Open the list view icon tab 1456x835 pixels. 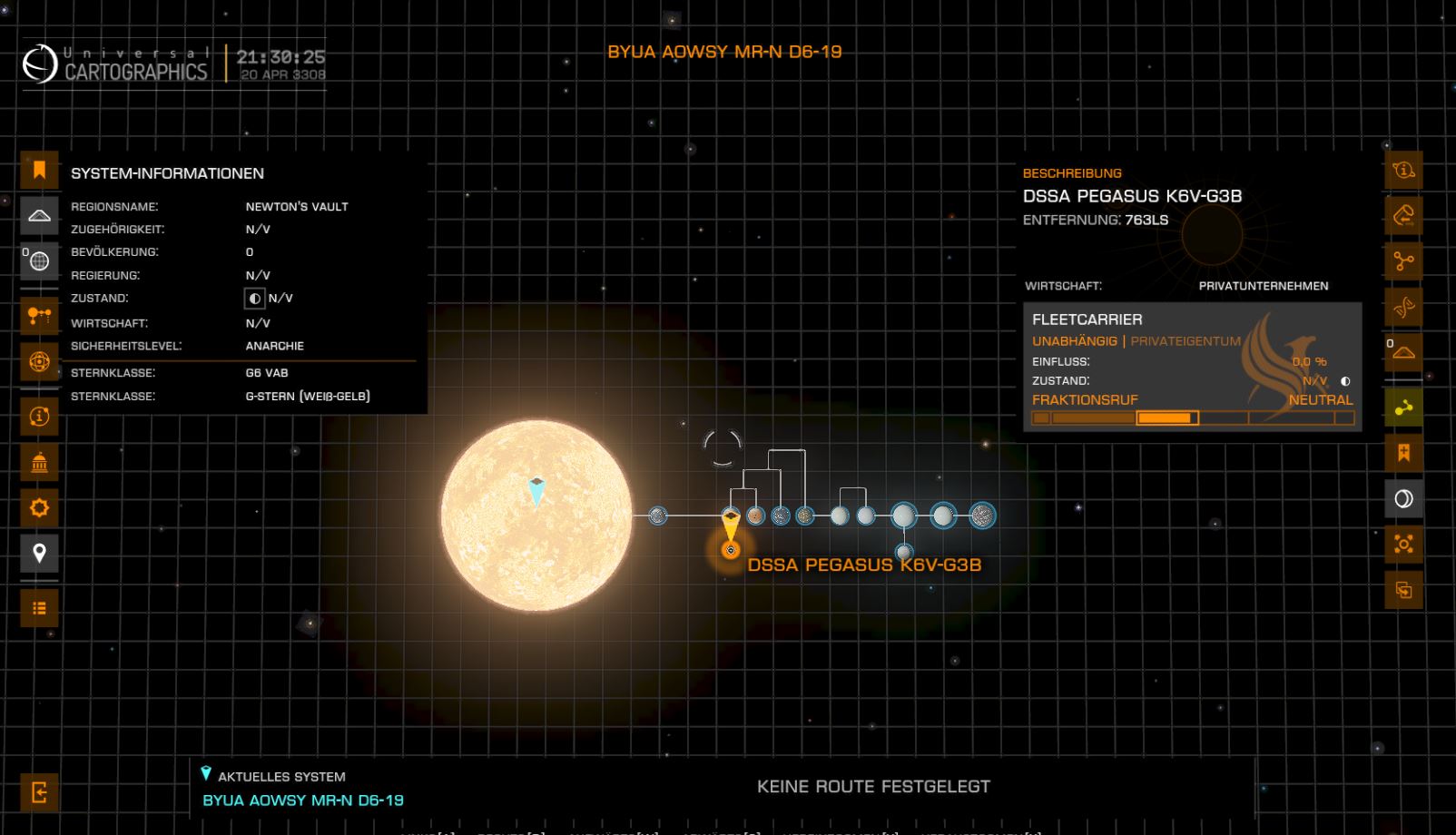coord(39,608)
